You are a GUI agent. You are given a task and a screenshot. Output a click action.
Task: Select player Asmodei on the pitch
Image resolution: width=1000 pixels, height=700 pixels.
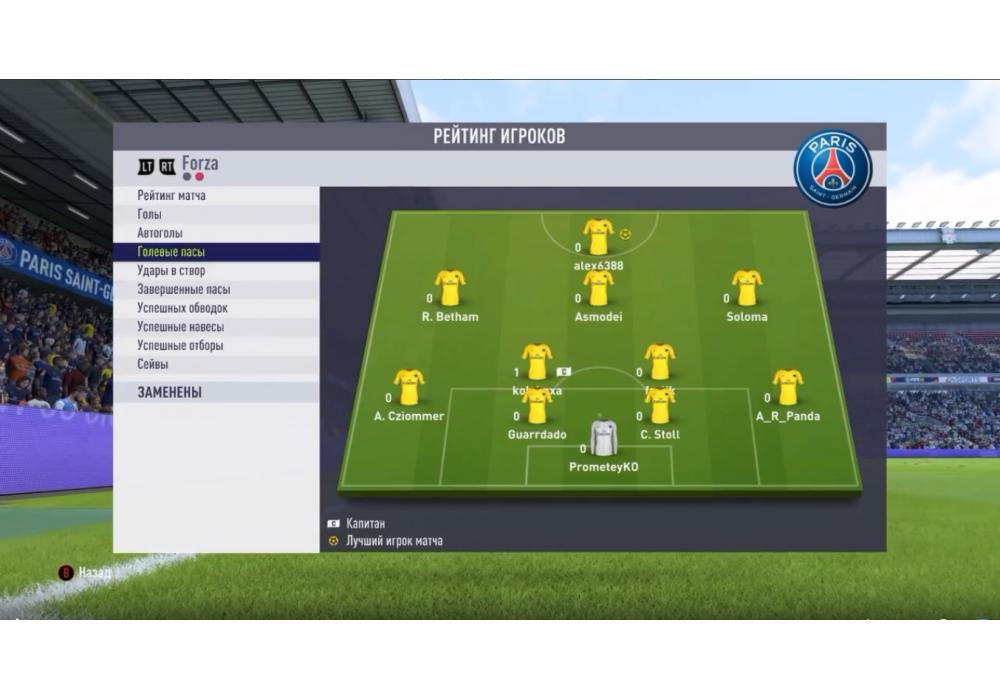point(598,288)
